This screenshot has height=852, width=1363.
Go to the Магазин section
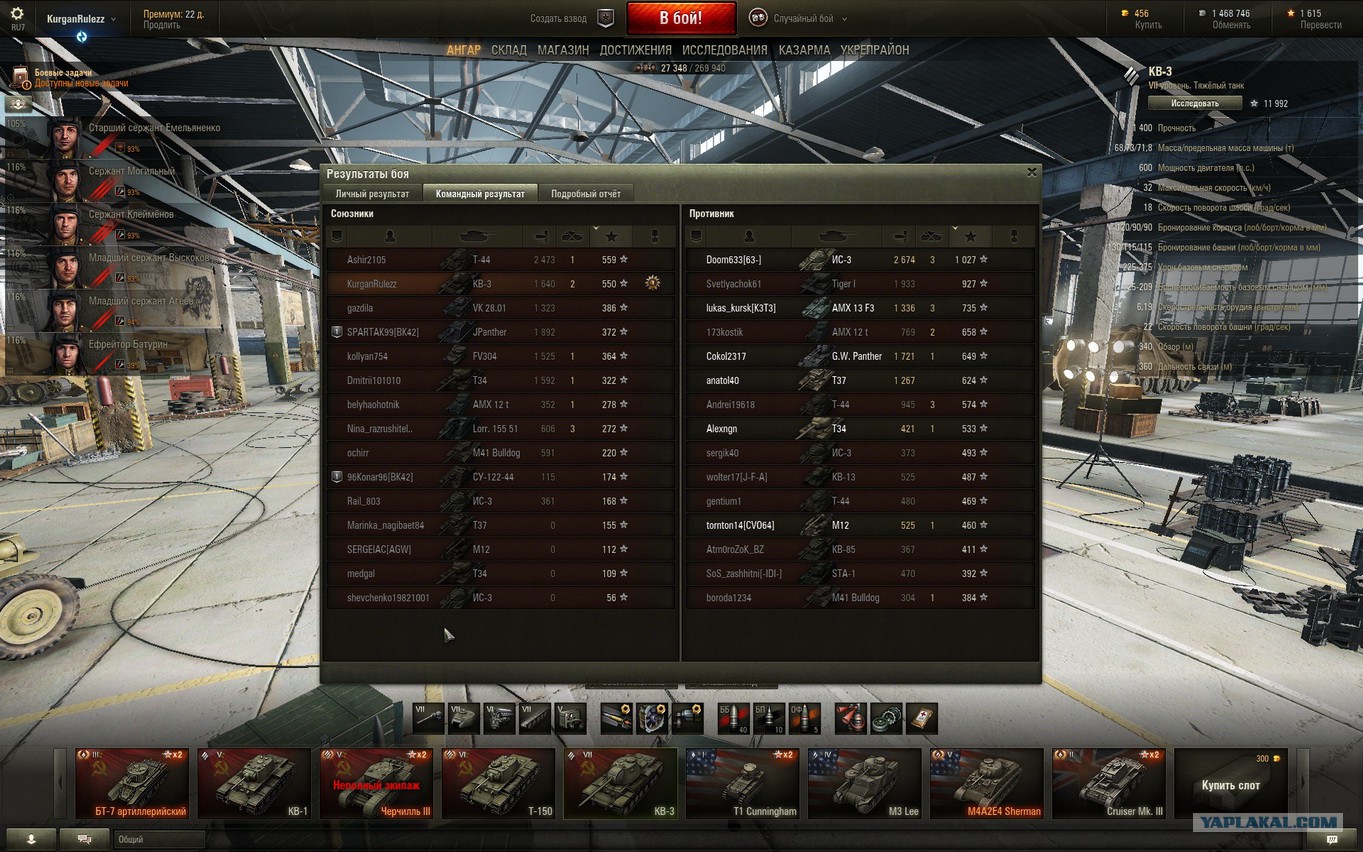point(563,50)
